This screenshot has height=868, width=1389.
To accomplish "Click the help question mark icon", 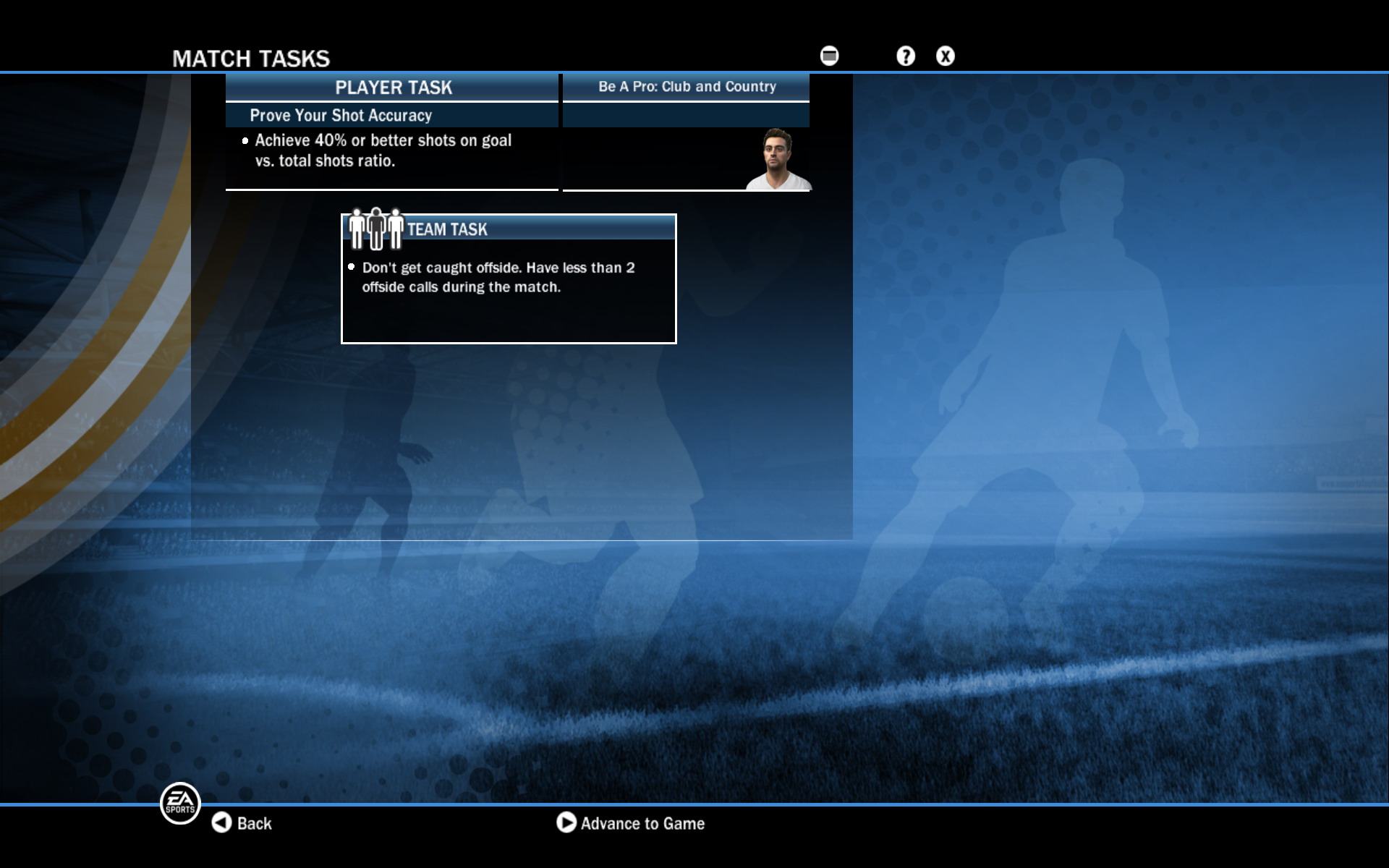I will pyautogui.click(x=904, y=56).
